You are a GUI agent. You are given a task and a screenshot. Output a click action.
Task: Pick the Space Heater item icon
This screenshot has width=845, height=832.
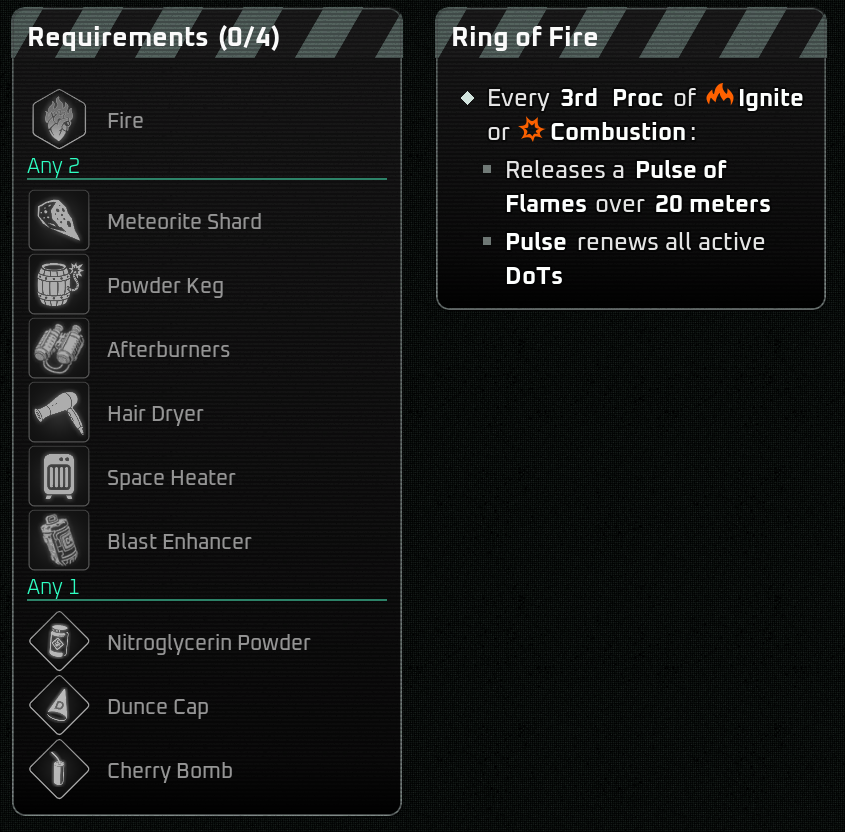pyautogui.click(x=59, y=477)
